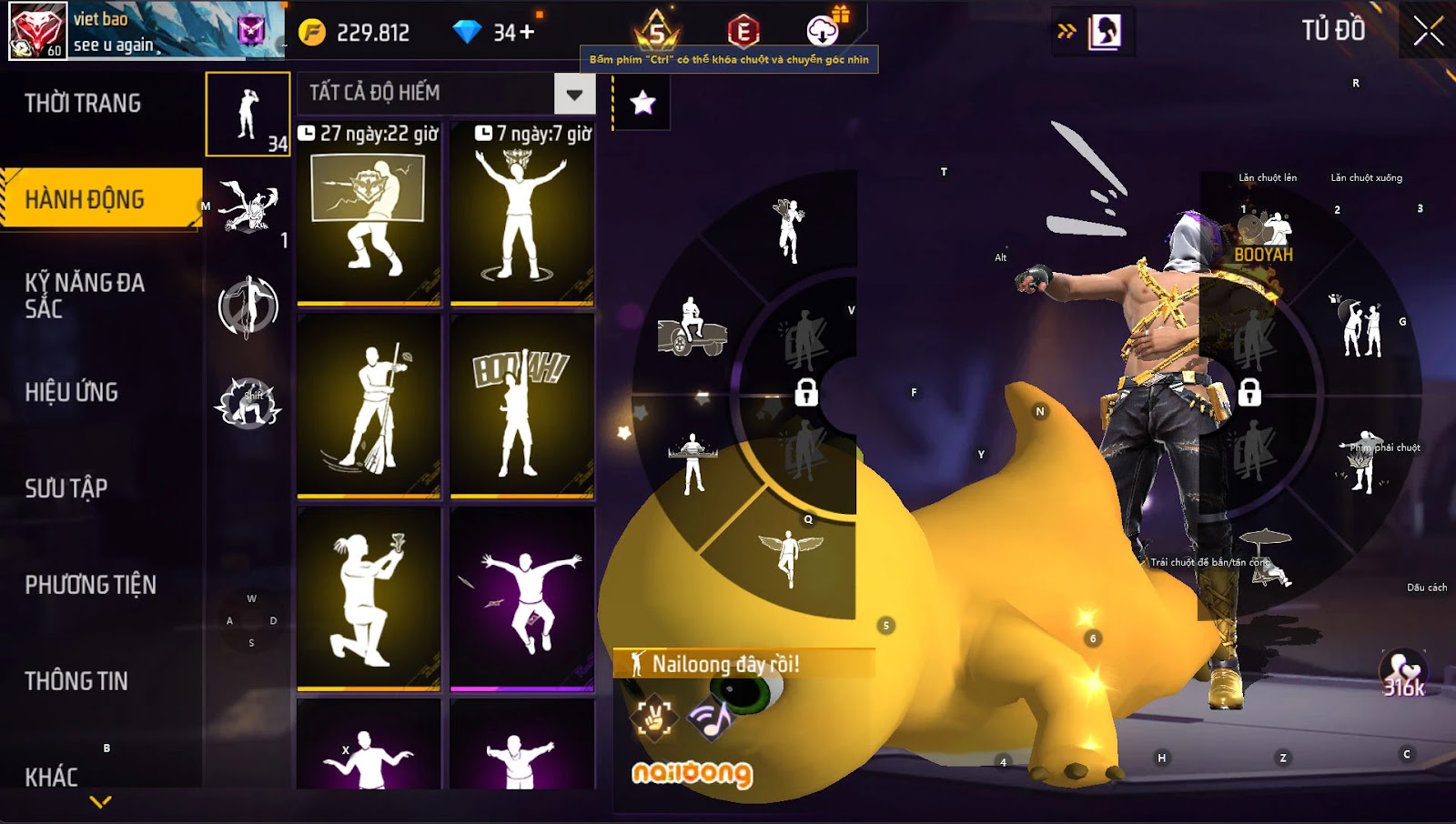Pick the emote with 27 ngày timer
Image resolution: width=1456 pixels, height=824 pixels.
point(369,215)
